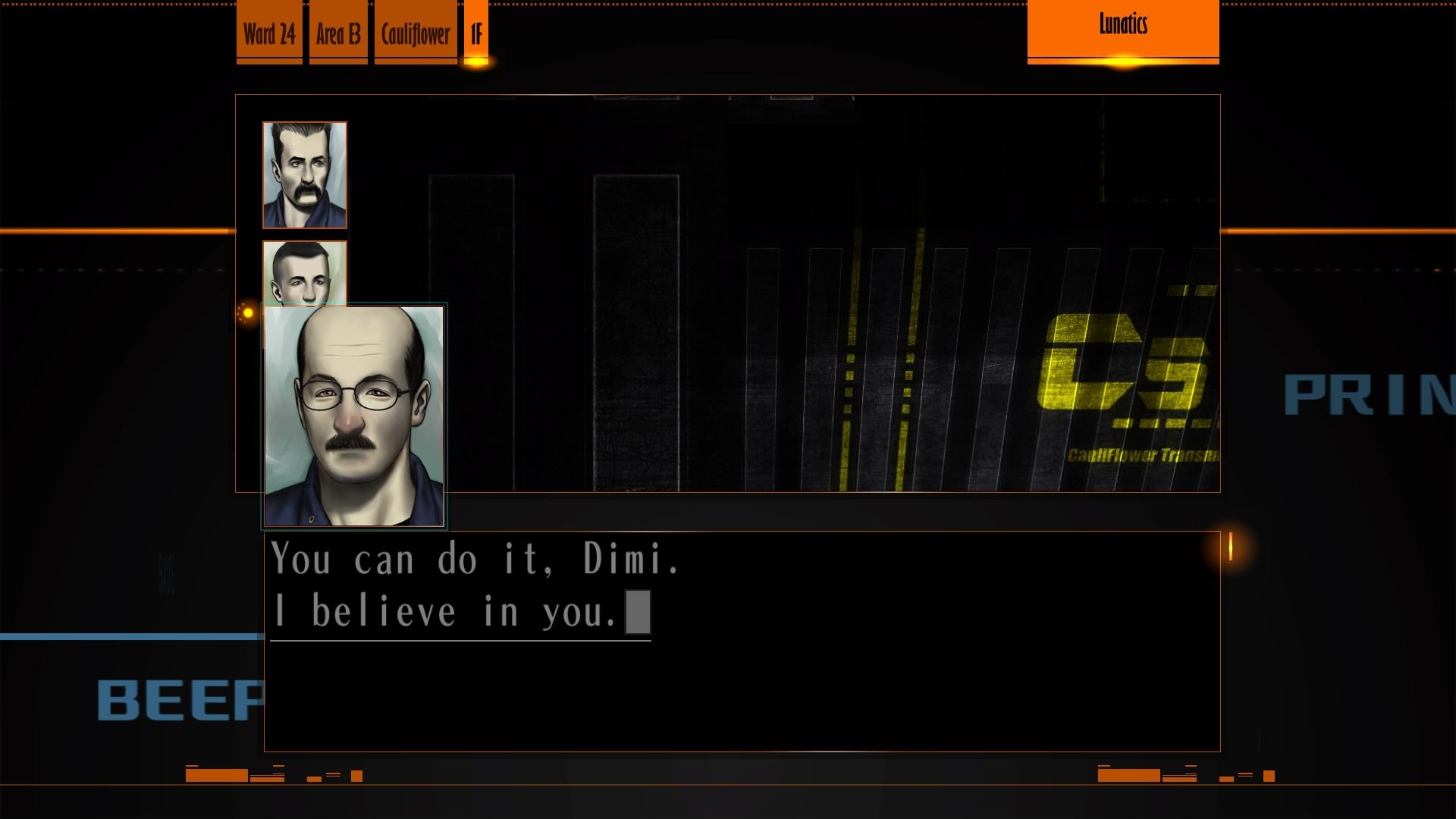Switch to the Area B tab
Screen dimensions: 1456x819
pyautogui.click(x=337, y=33)
